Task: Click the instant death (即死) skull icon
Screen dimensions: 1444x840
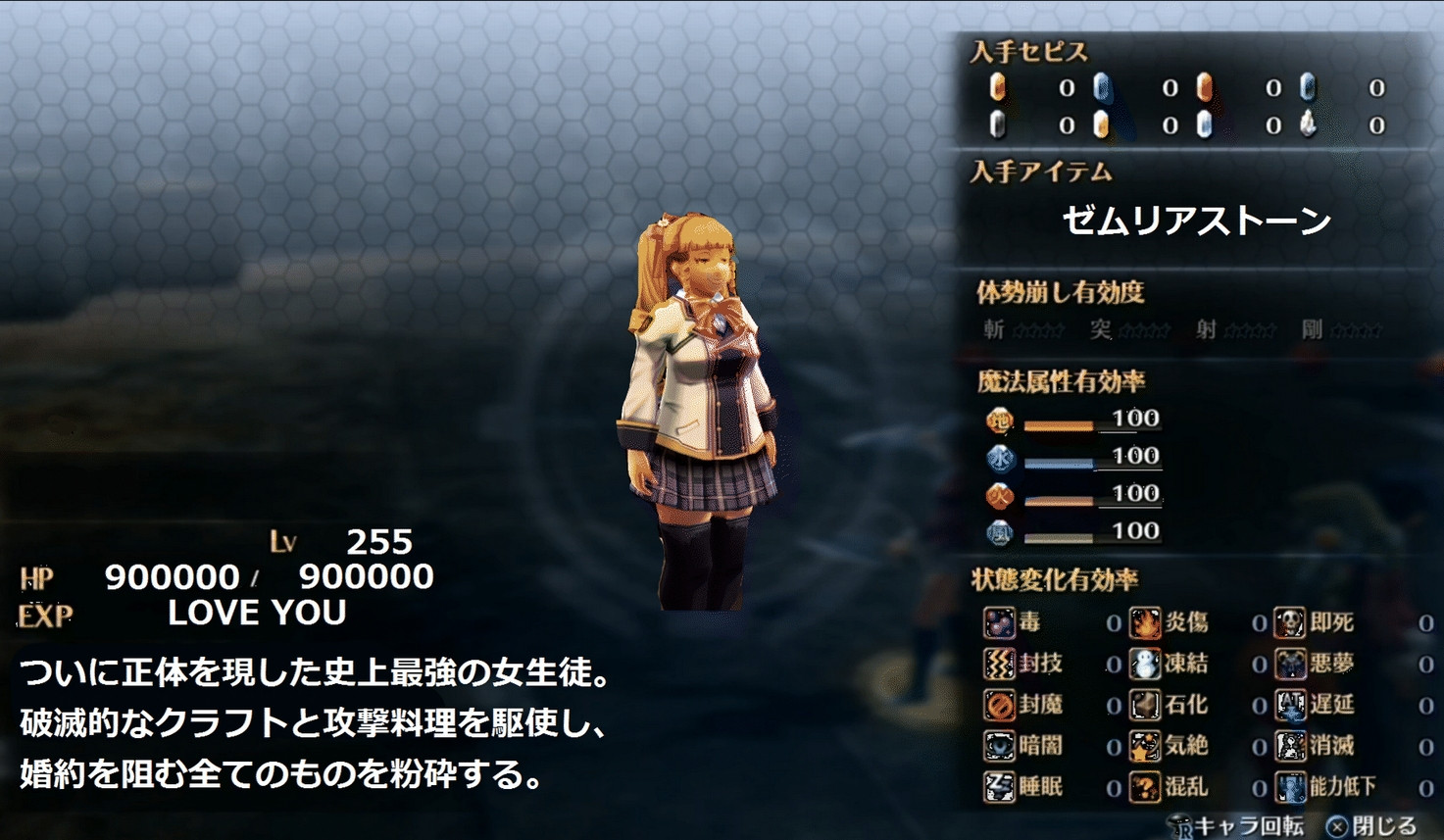Action: 1290,622
